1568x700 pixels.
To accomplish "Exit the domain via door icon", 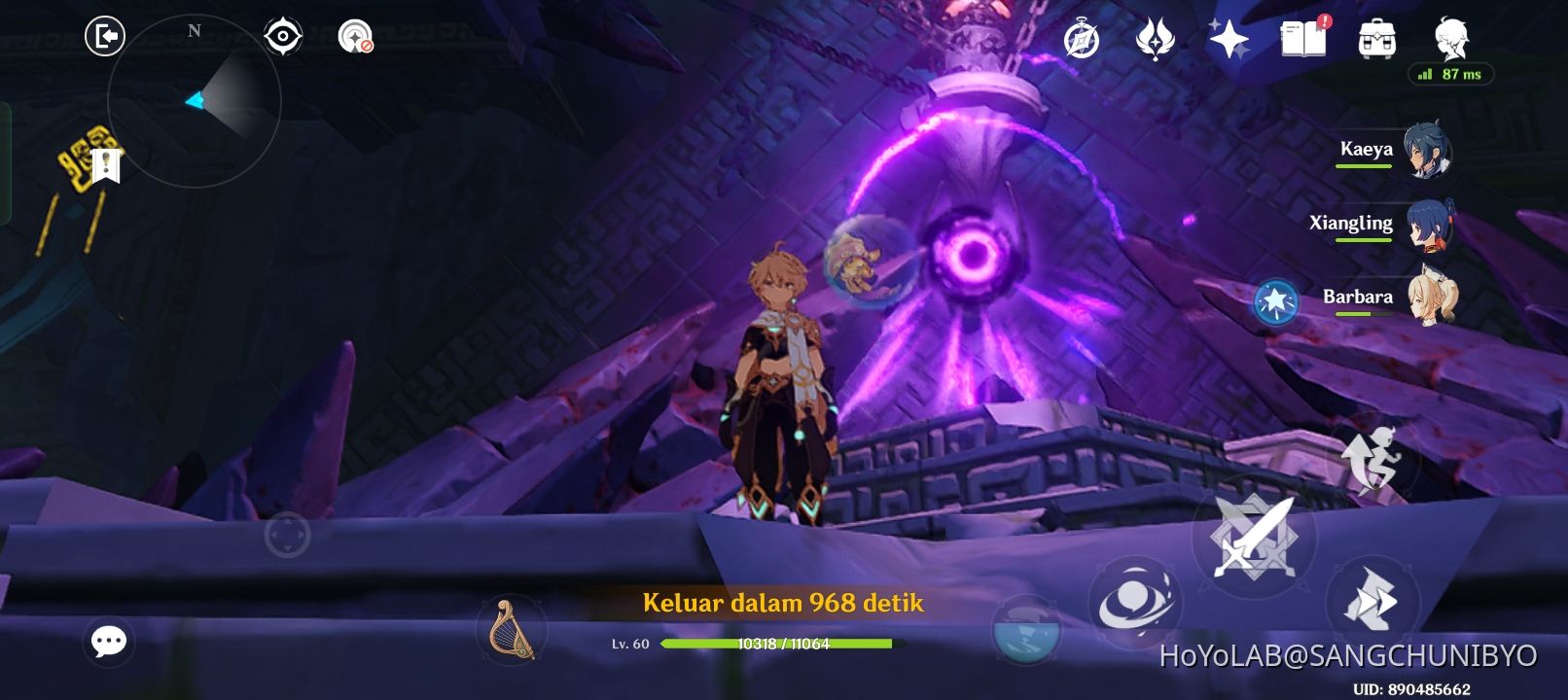I will coord(107,35).
